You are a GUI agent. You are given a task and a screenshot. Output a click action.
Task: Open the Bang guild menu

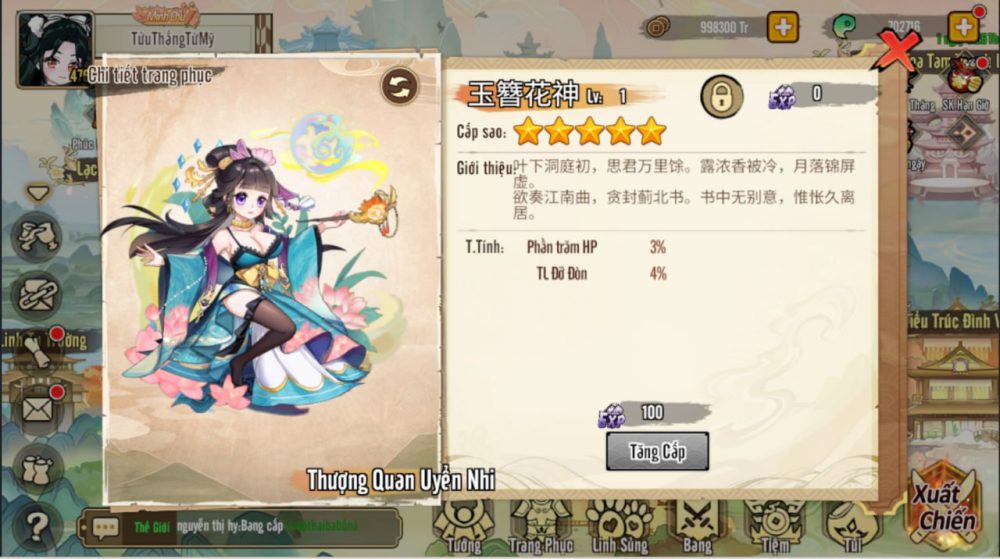697,527
